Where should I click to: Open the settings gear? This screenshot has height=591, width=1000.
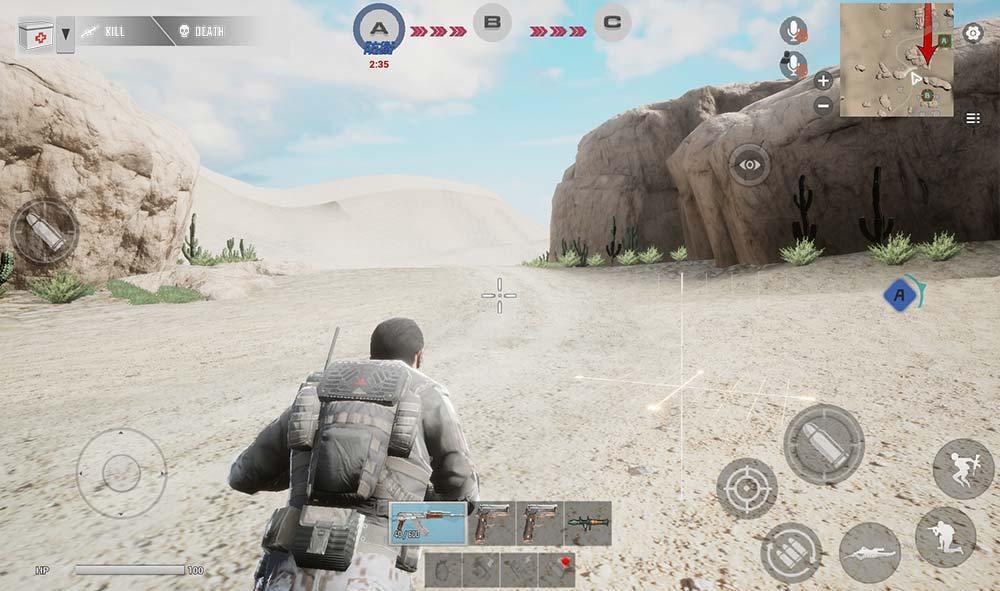(x=972, y=33)
